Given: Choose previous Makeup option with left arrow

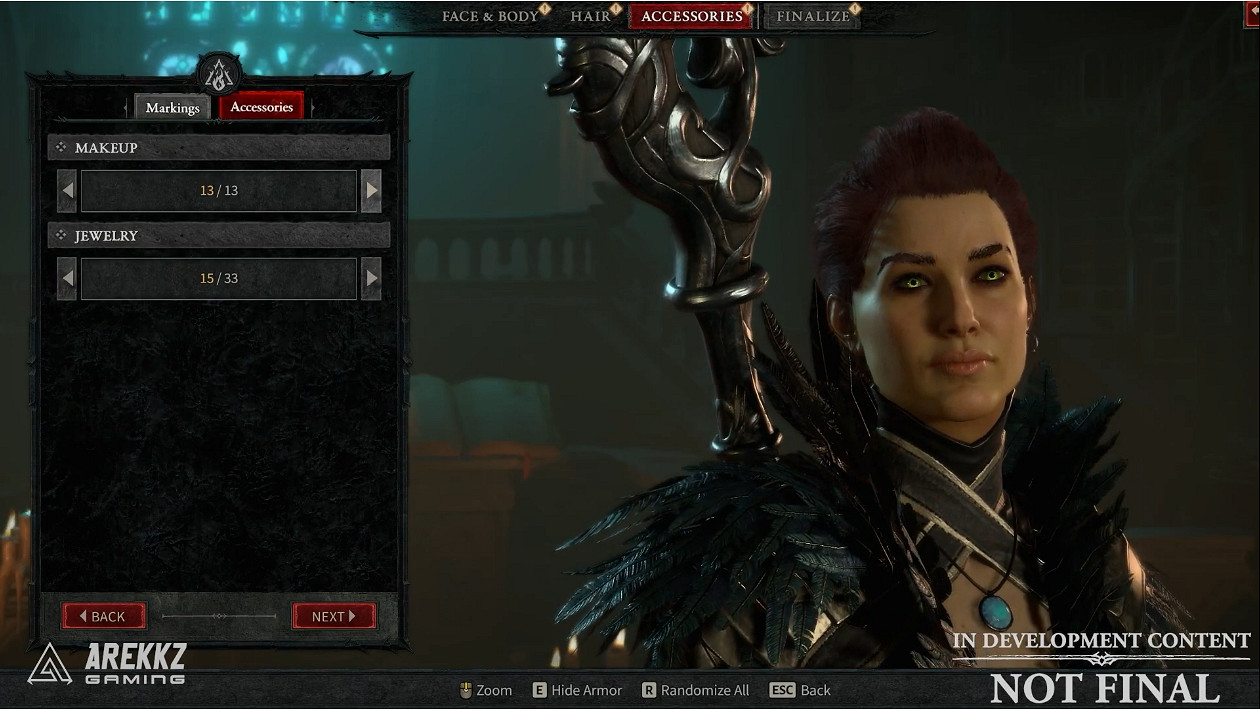Looking at the screenshot, I should pyautogui.click(x=67, y=190).
